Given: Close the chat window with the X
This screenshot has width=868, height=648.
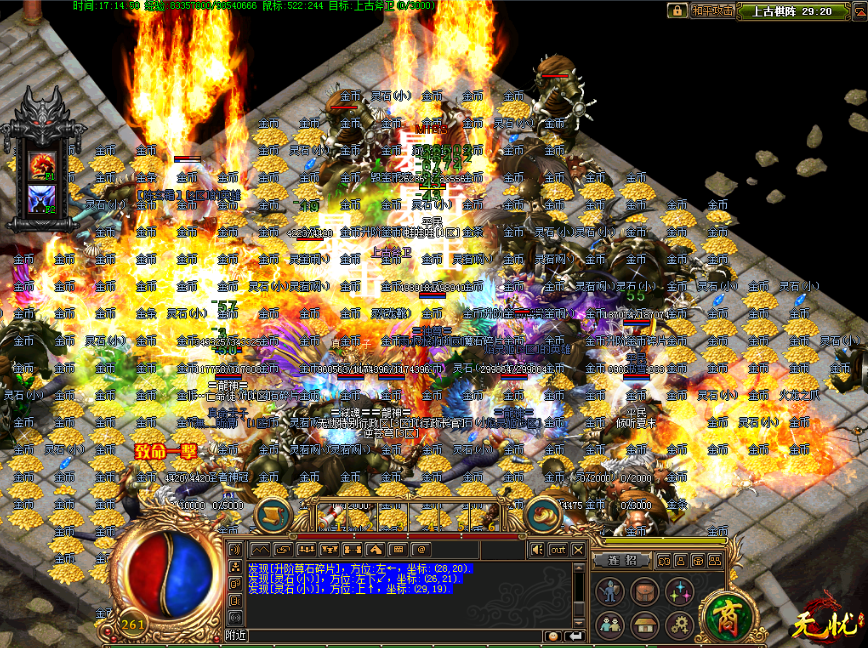Looking at the screenshot, I should point(577,549).
